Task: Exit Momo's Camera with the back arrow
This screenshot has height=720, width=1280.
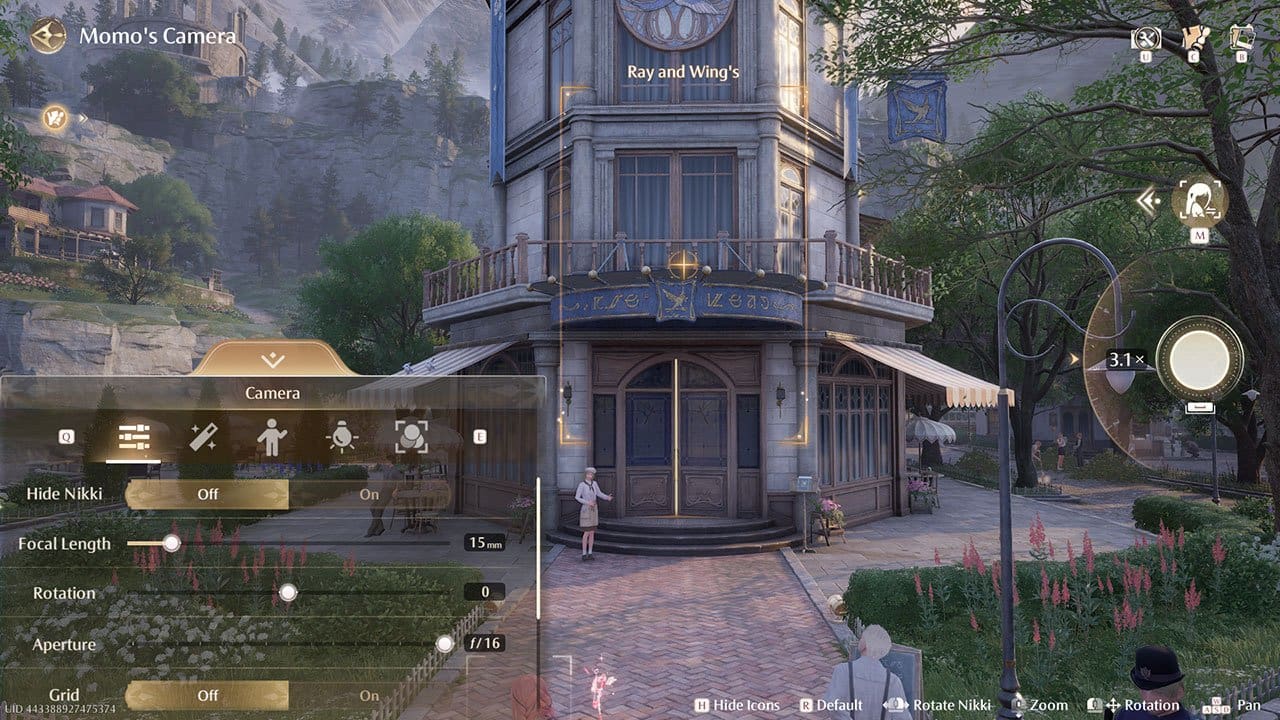Action: point(46,37)
